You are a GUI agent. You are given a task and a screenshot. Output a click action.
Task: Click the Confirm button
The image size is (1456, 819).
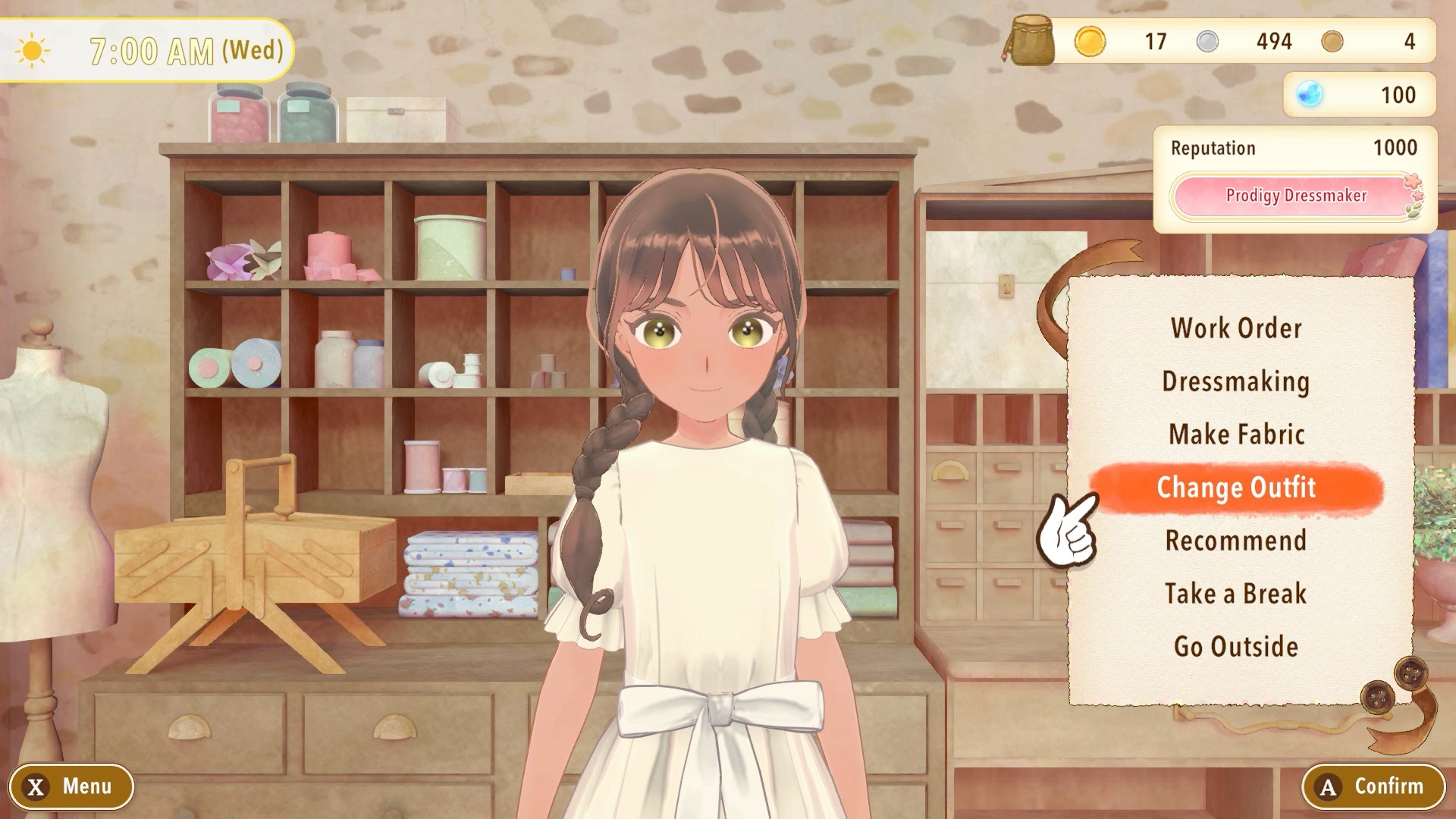[1373, 786]
